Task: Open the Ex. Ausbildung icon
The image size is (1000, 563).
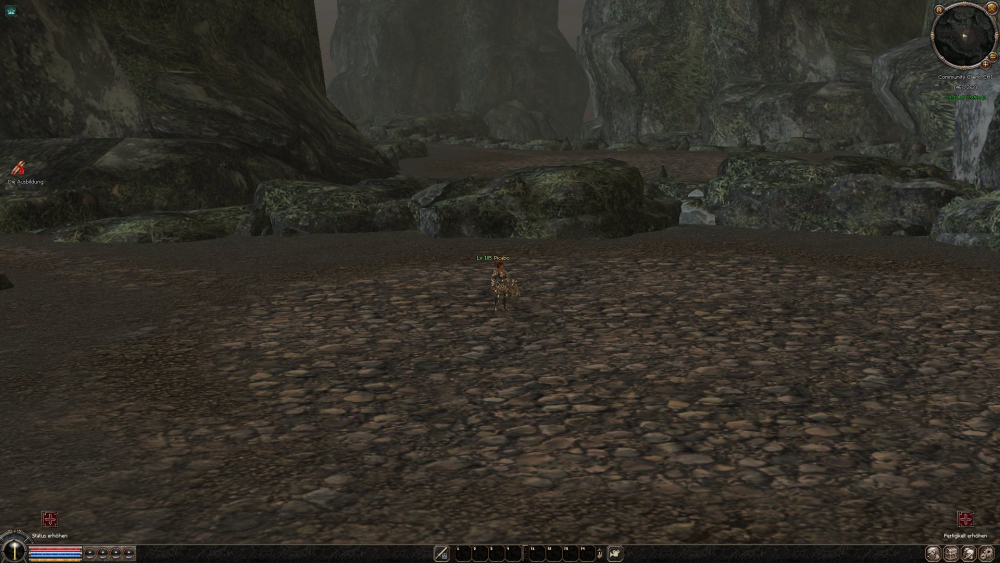Action: 17,169
